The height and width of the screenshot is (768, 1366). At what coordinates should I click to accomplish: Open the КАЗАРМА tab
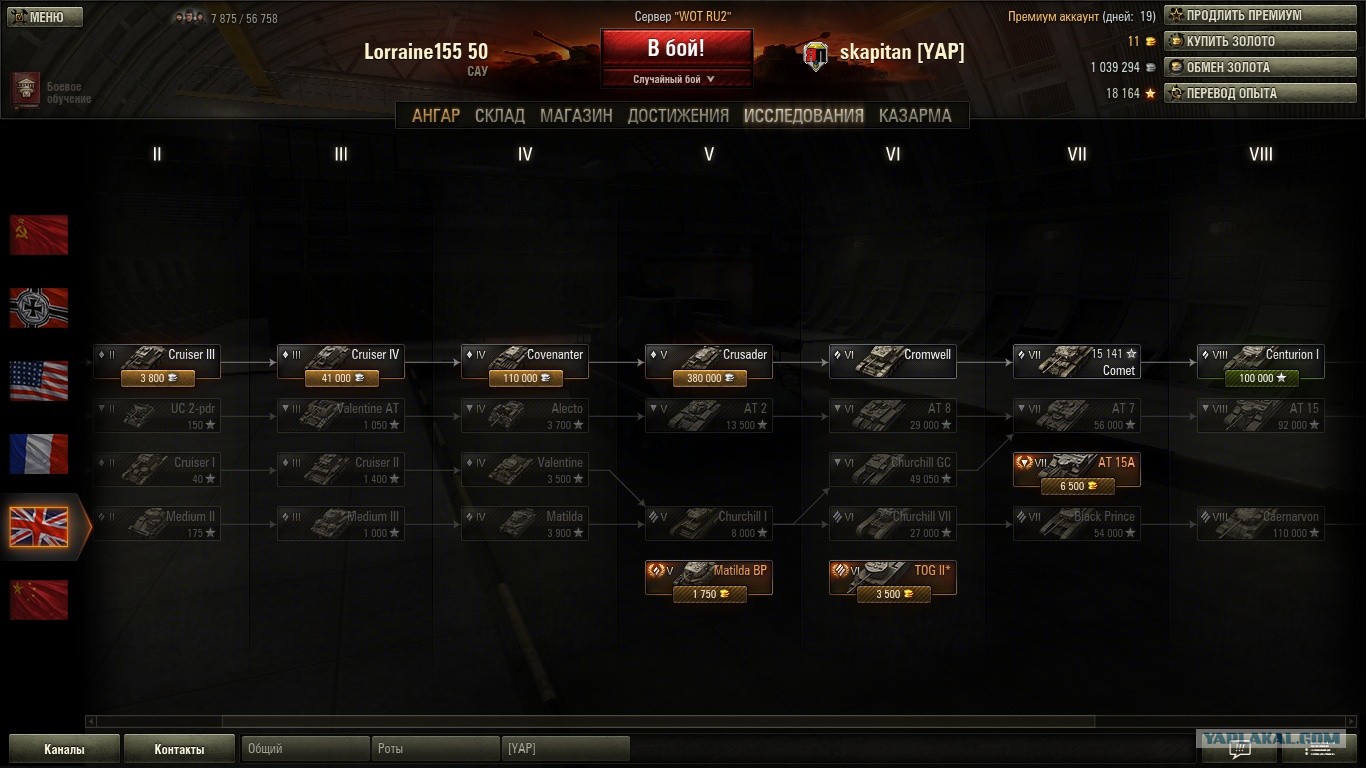pyautogui.click(x=915, y=116)
